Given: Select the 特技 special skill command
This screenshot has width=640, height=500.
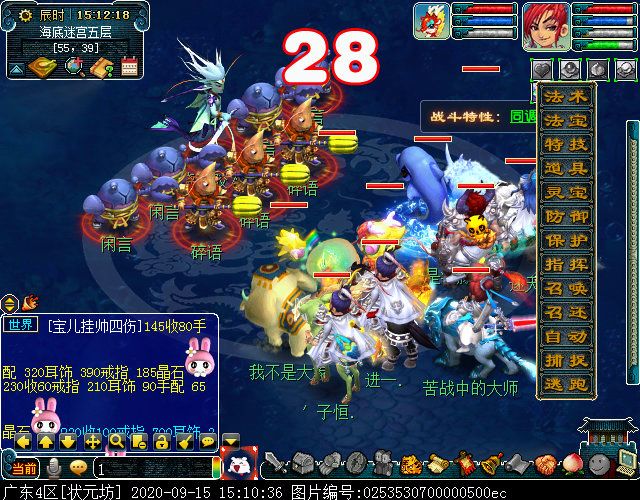Looking at the screenshot, I should click(566, 145).
